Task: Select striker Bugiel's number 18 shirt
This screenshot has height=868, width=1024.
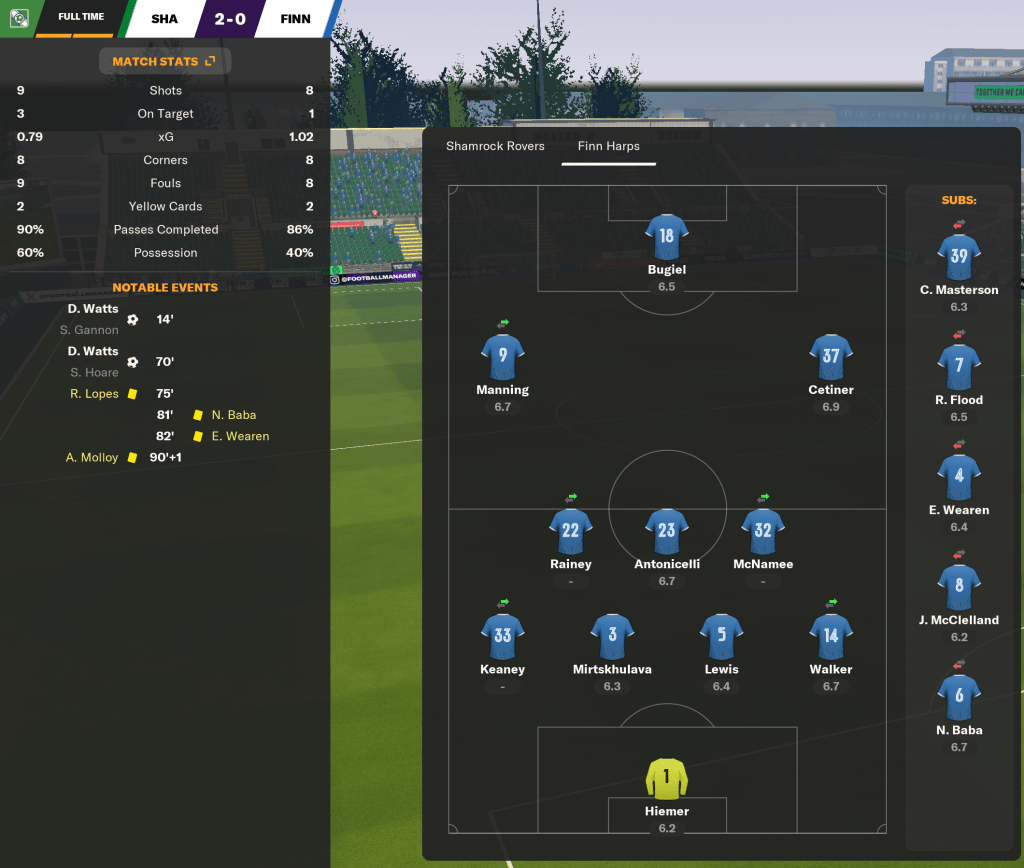Action: [666, 236]
